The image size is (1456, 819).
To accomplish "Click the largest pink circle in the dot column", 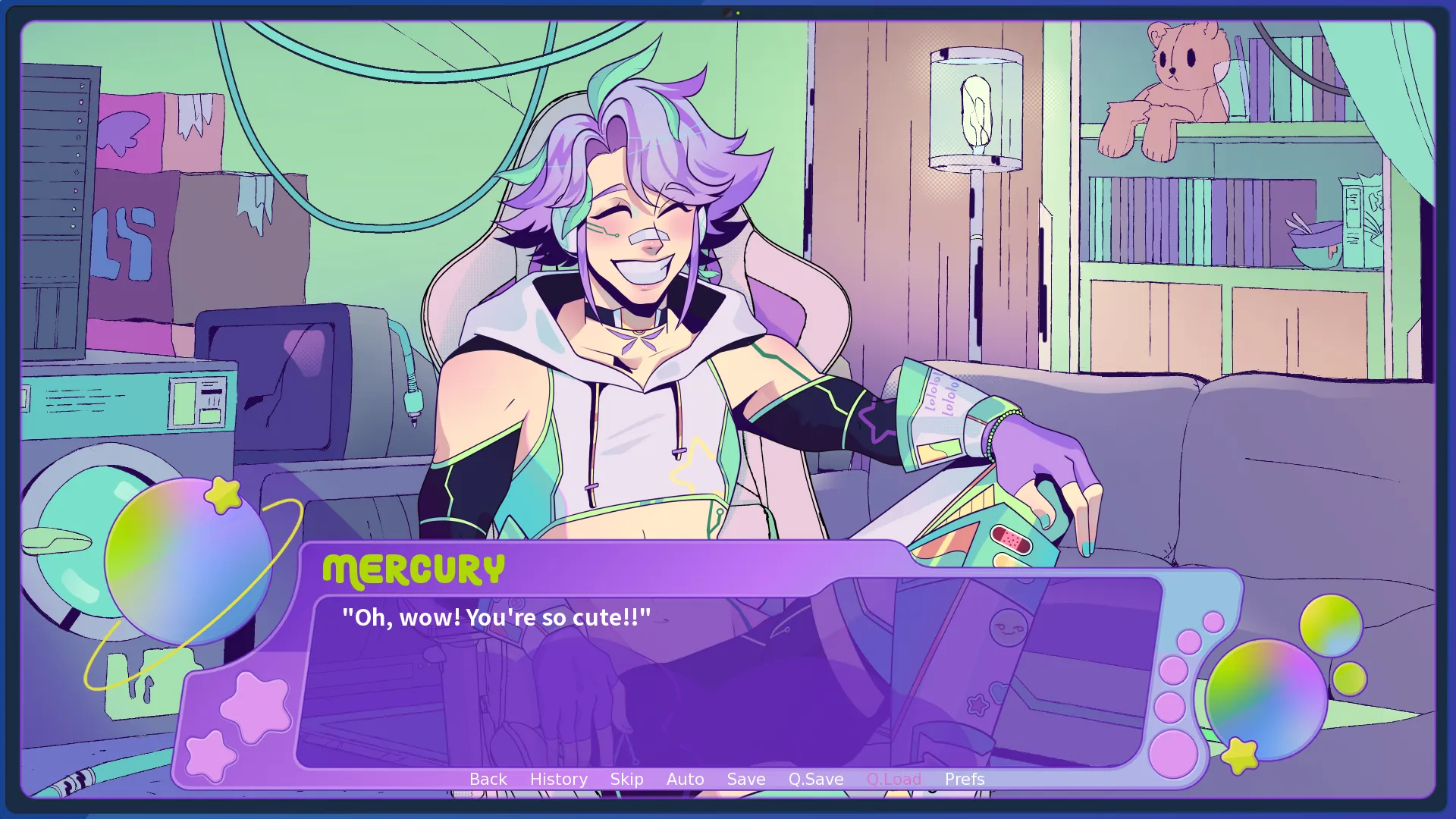I will tap(1173, 754).
